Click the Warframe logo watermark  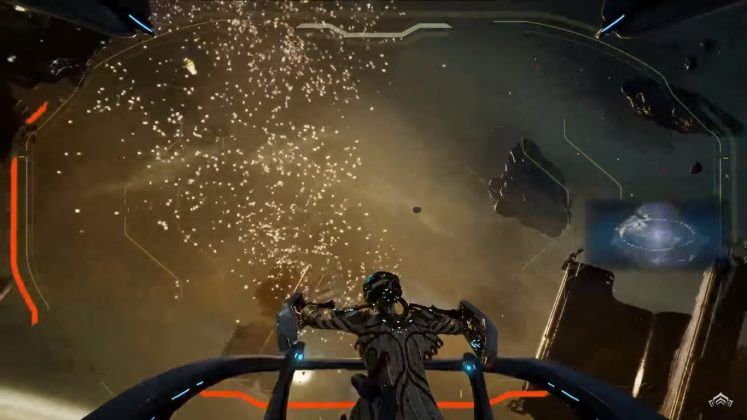pyautogui.click(x=721, y=402)
